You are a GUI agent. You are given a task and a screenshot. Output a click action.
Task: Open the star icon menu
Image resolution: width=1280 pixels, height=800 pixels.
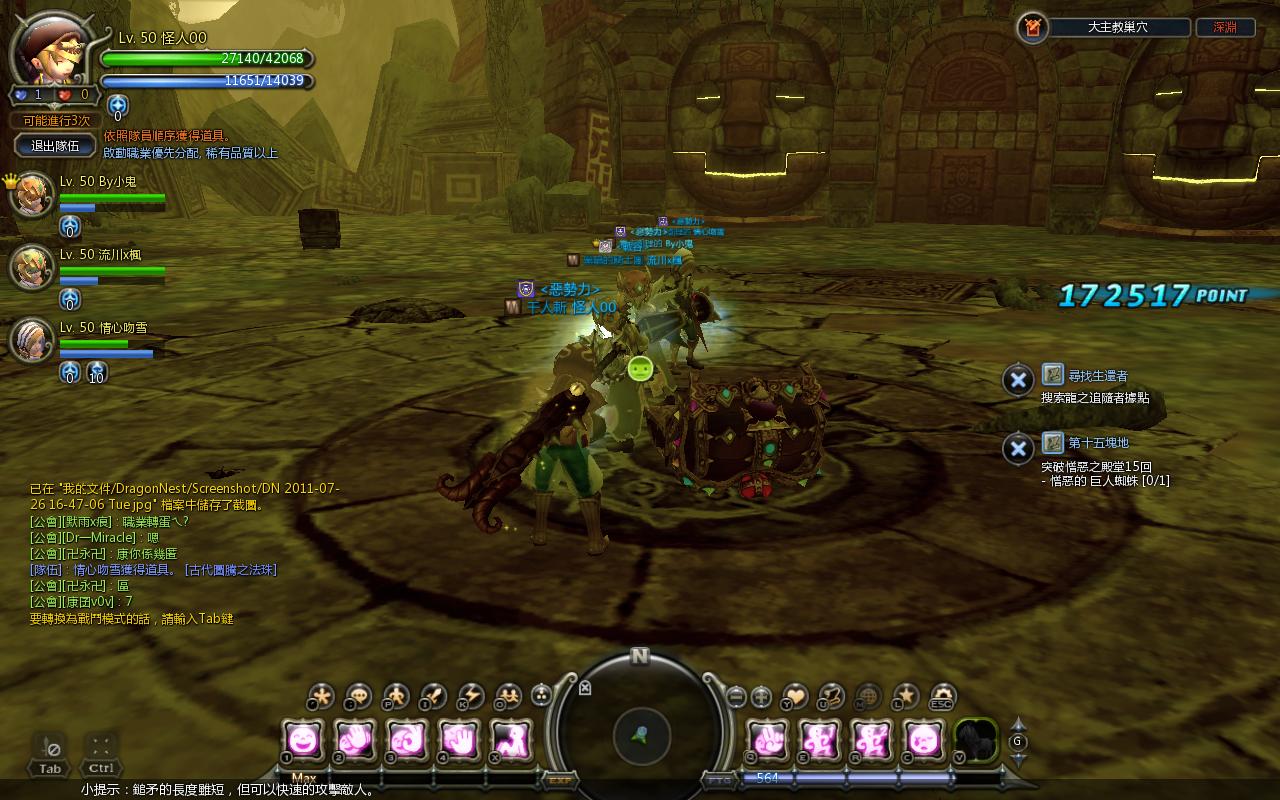906,696
